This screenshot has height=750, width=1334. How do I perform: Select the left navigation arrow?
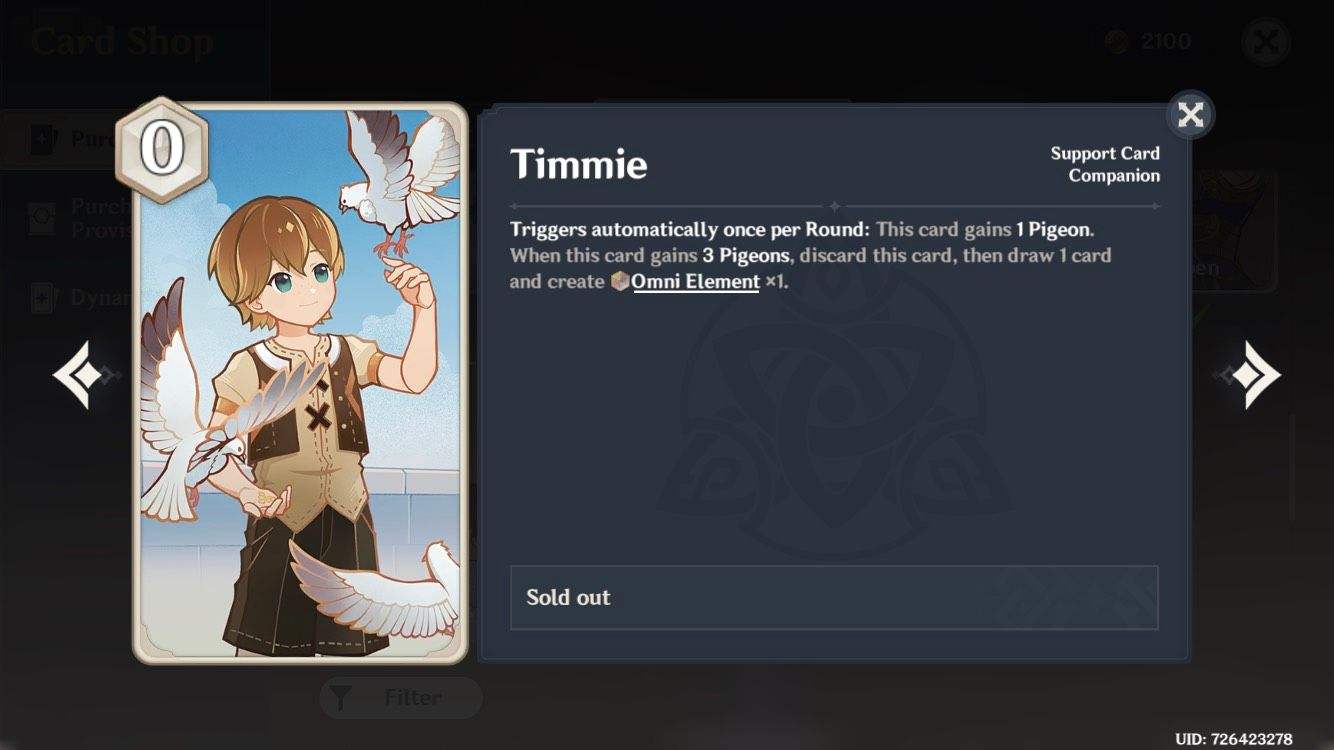point(84,373)
